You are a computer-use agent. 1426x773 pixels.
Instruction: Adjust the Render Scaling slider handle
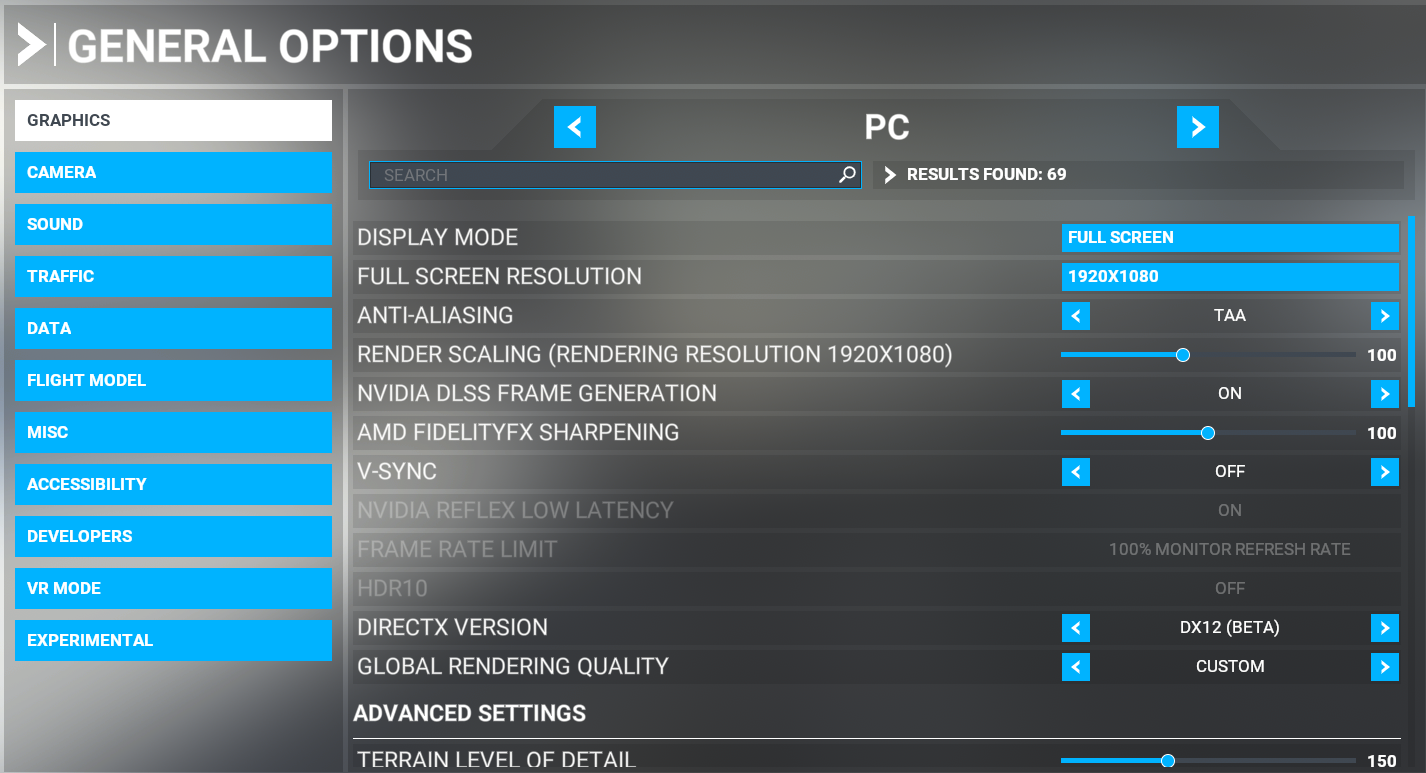point(1183,354)
